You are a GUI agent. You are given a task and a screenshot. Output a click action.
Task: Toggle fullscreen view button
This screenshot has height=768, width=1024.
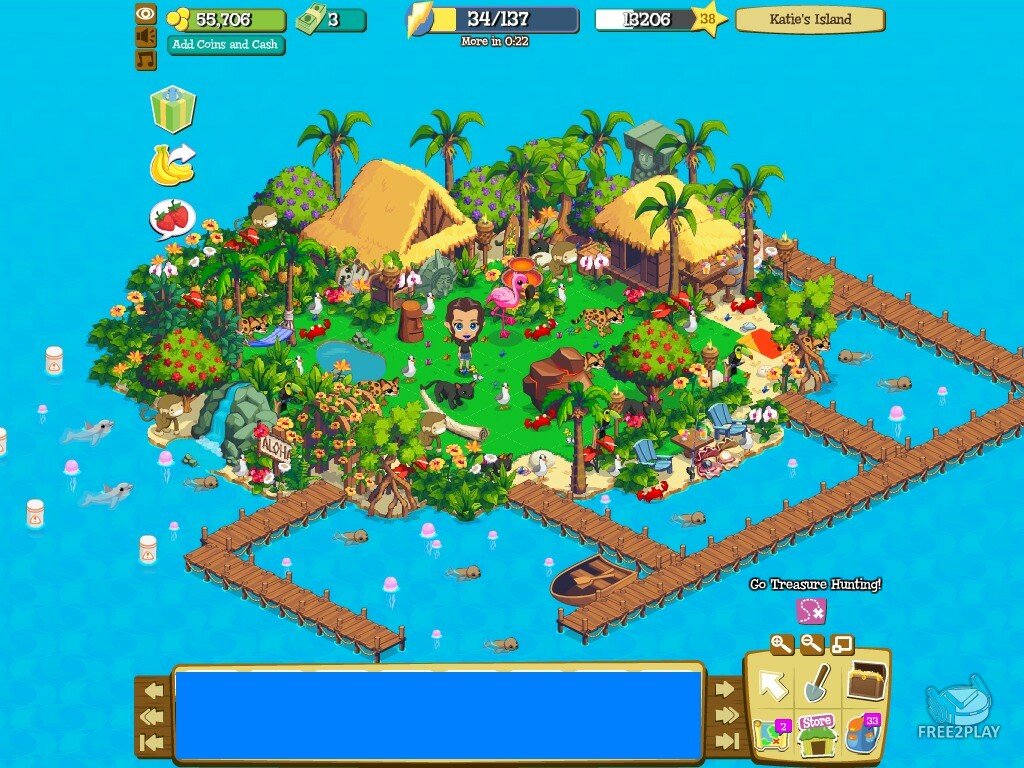point(842,645)
